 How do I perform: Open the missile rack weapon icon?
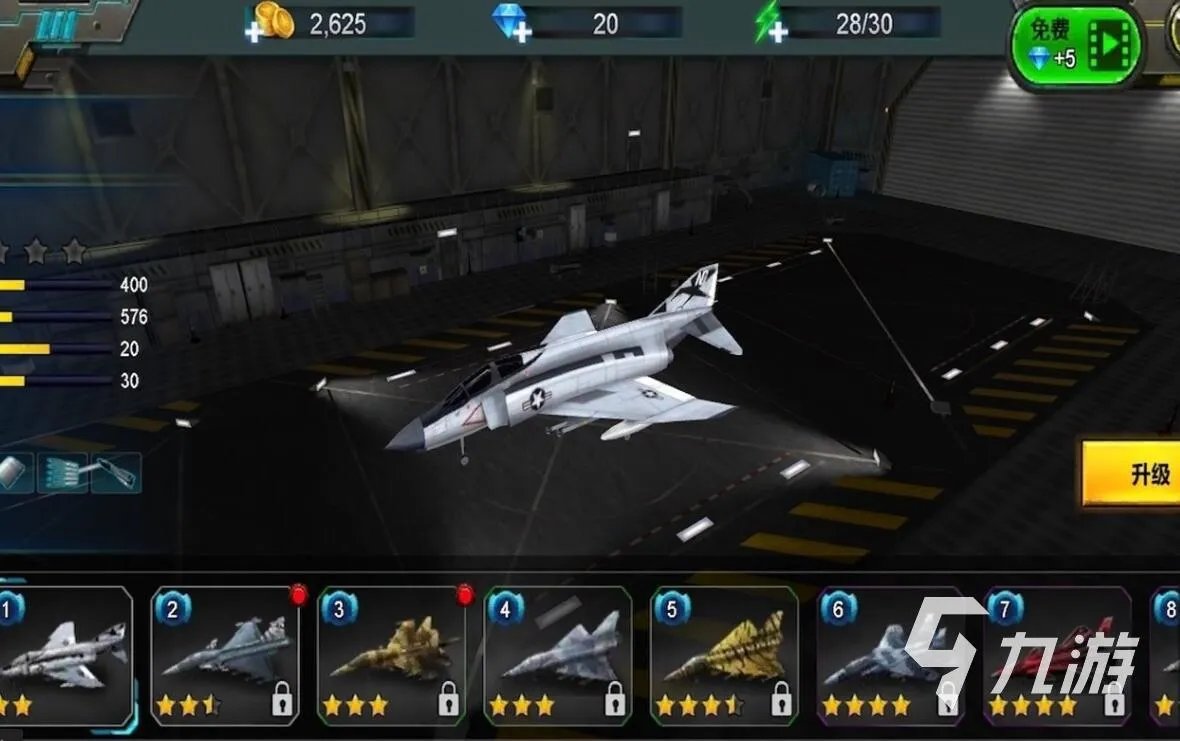tap(63, 473)
